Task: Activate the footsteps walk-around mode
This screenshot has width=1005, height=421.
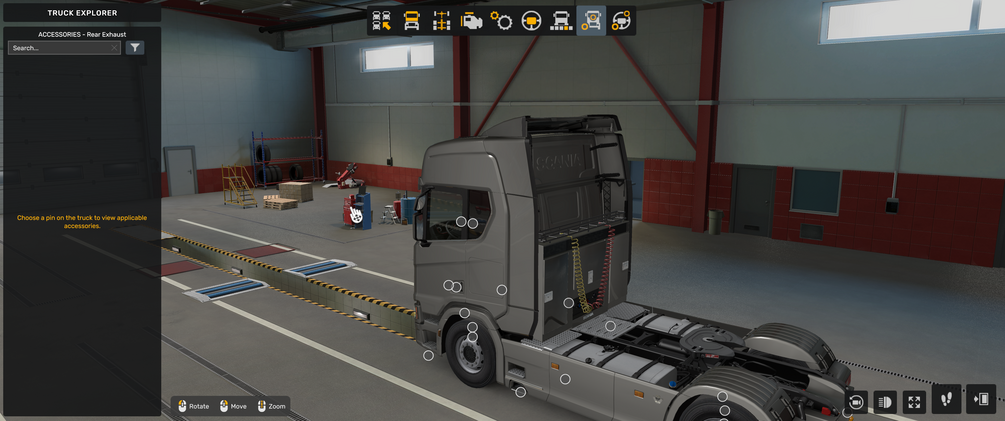Action: (947, 400)
